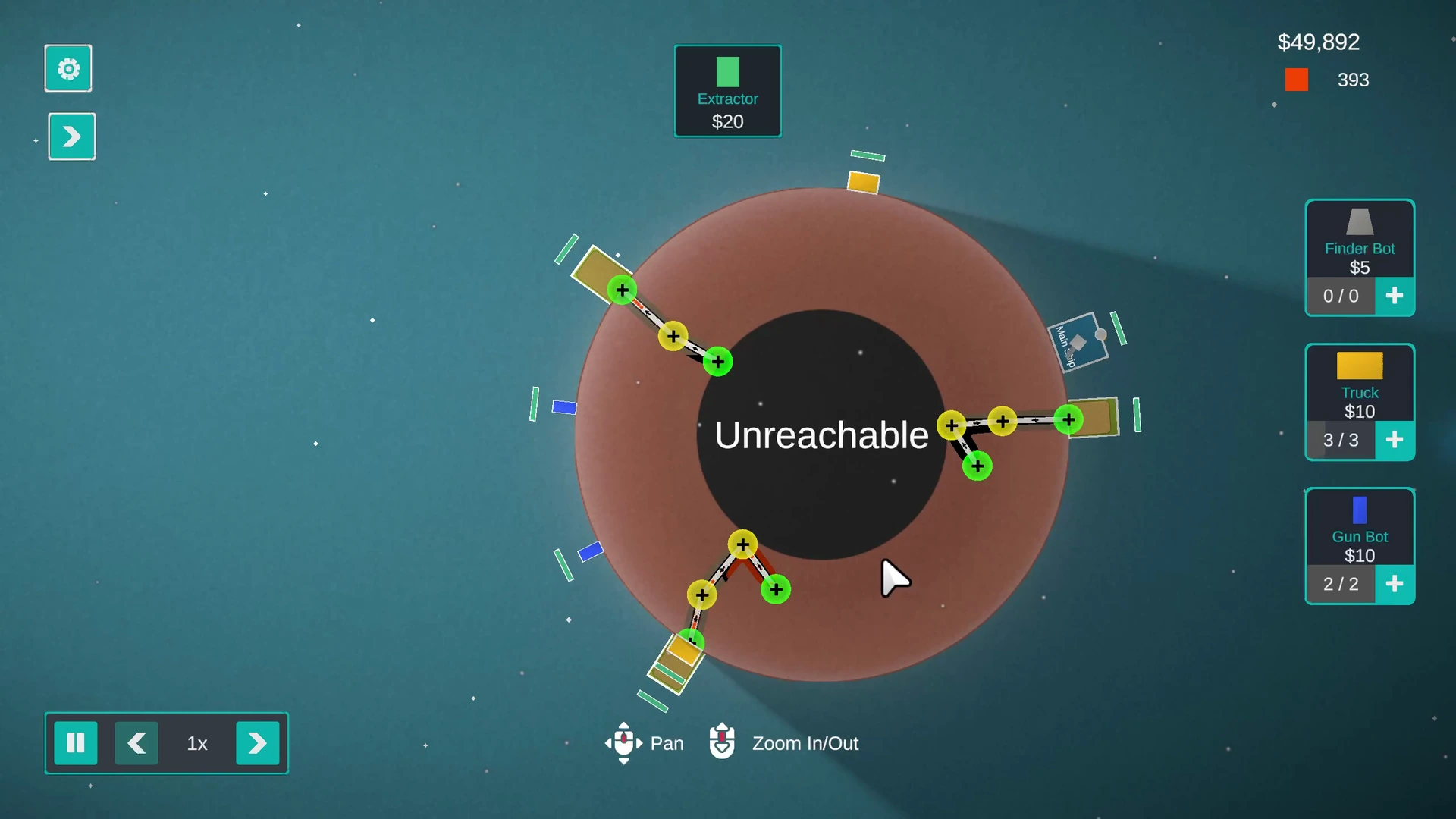The image size is (1456, 819).
Task: Add a Finder Bot with plus button
Action: tap(1394, 296)
